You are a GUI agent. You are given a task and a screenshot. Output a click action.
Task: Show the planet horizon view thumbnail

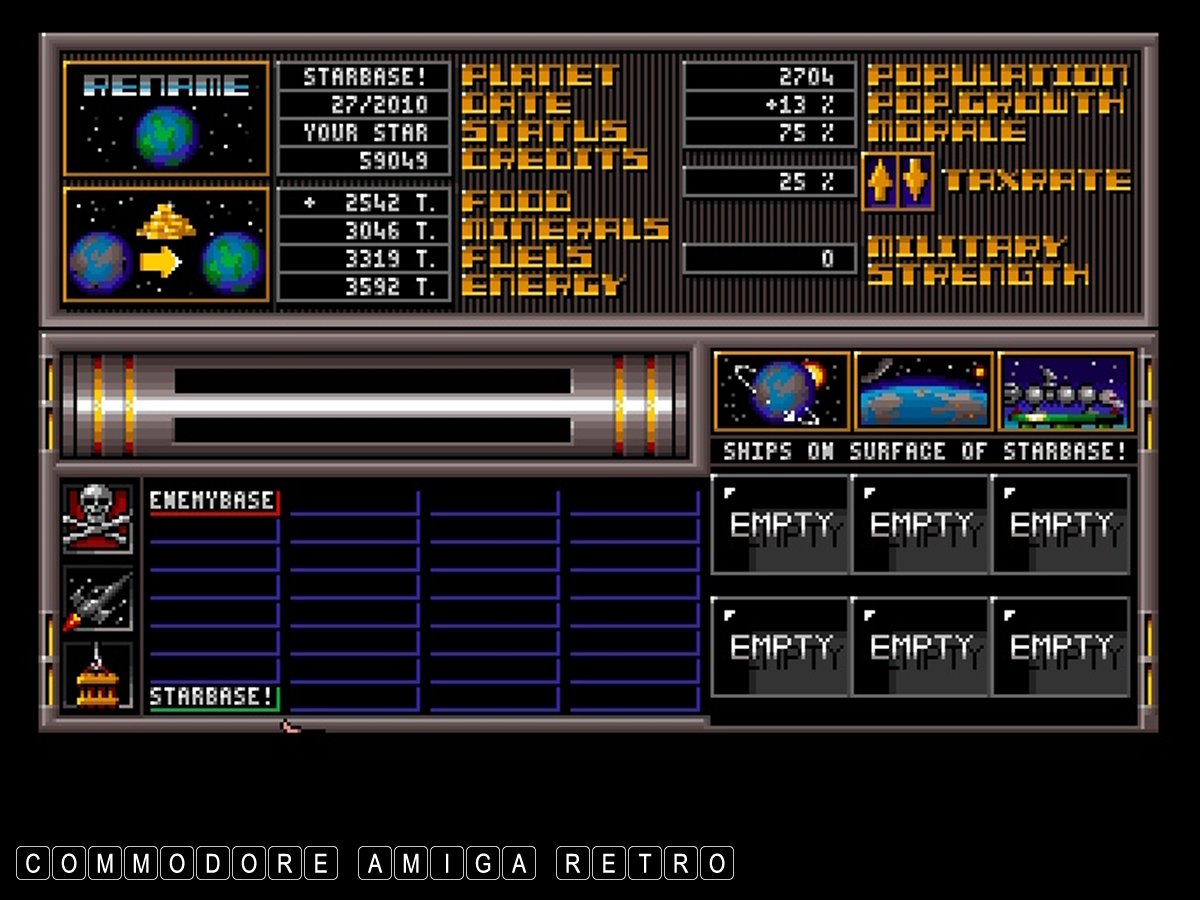point(924,391)
